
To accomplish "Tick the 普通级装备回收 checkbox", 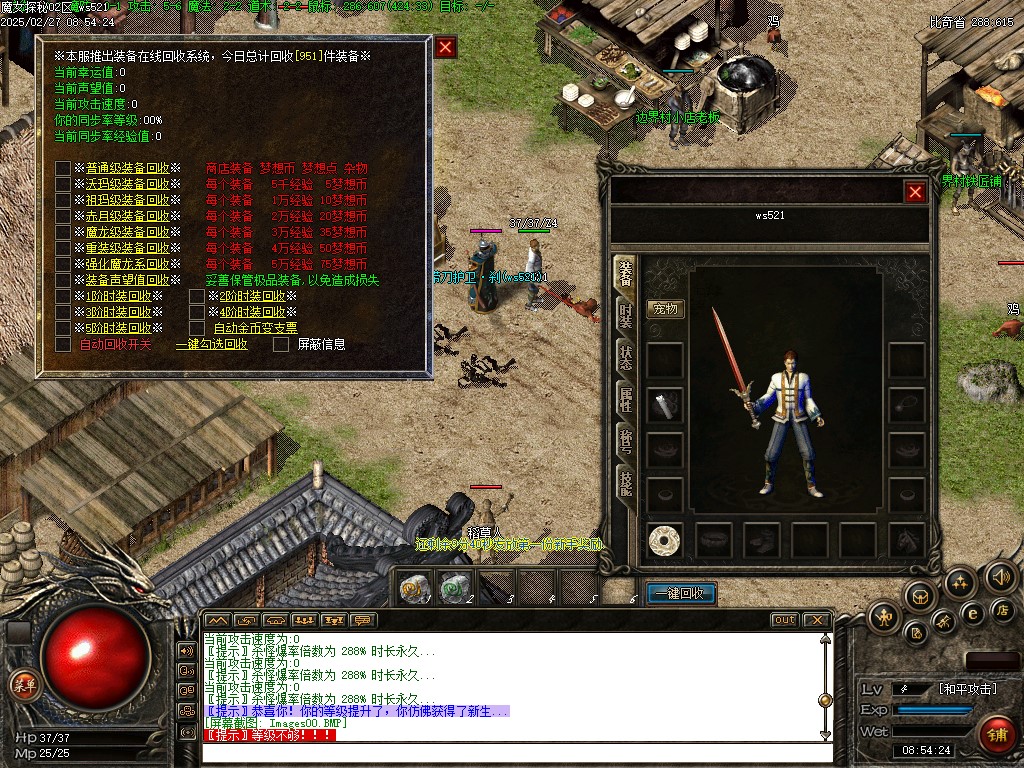I will click(63, 168).
